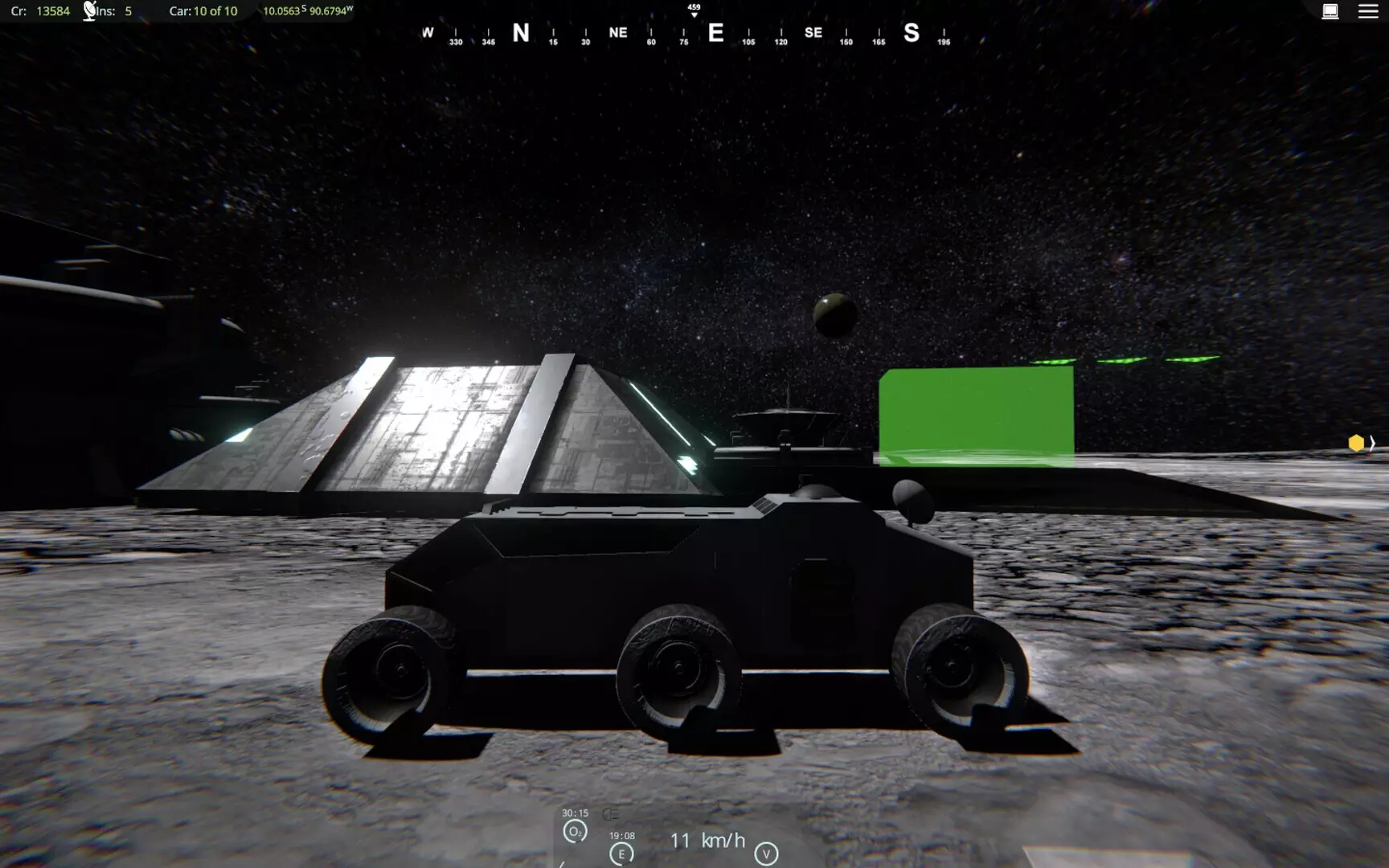The width and height of the screenshot is (1389, 868).
Task: Click the V gauge icon right of the speedometer
Action: click(x=768, y=855)
